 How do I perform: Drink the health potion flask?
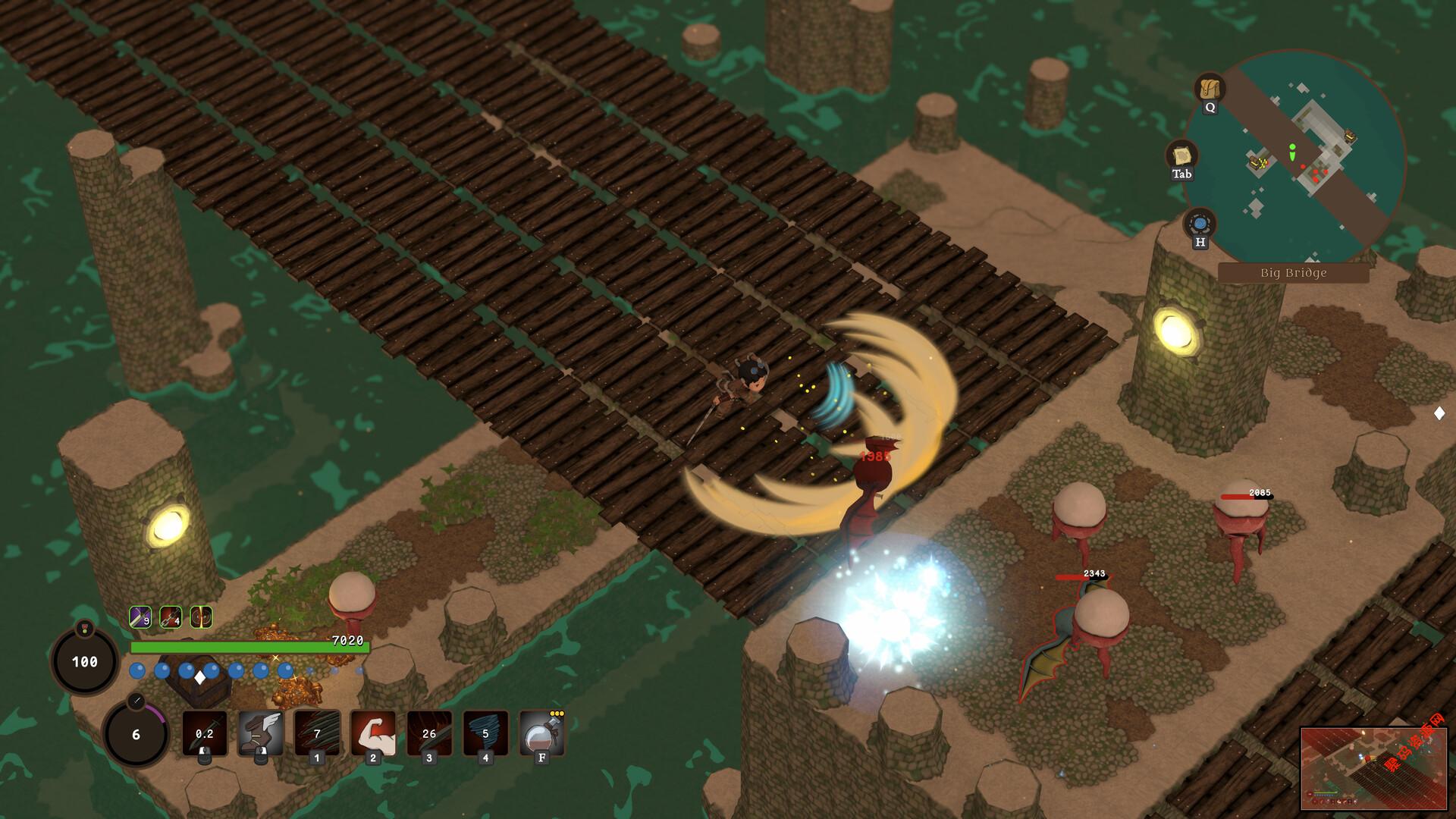pos(541,733)
